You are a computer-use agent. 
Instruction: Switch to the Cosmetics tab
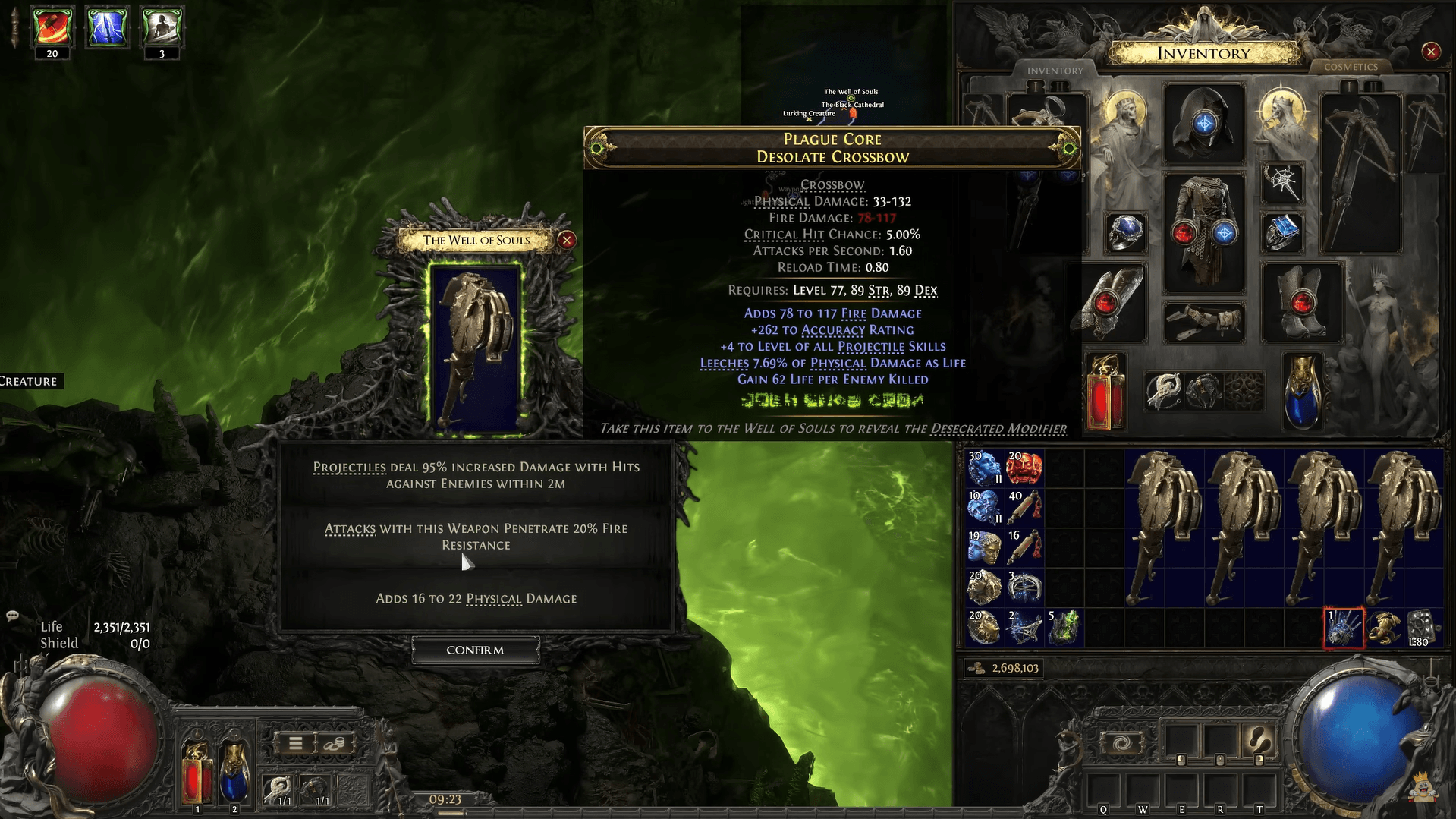(1351, 67)
